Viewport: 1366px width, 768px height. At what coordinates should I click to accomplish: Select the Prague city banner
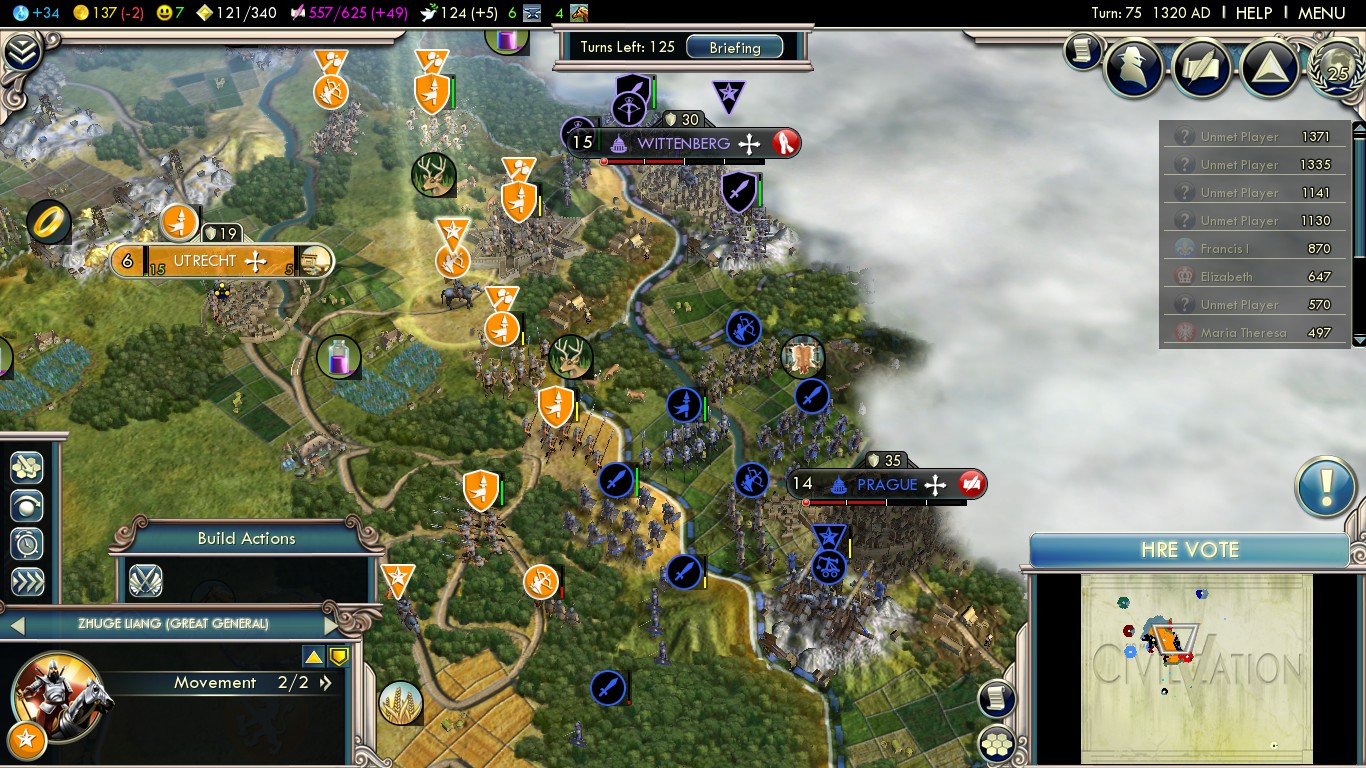[886, 485]
